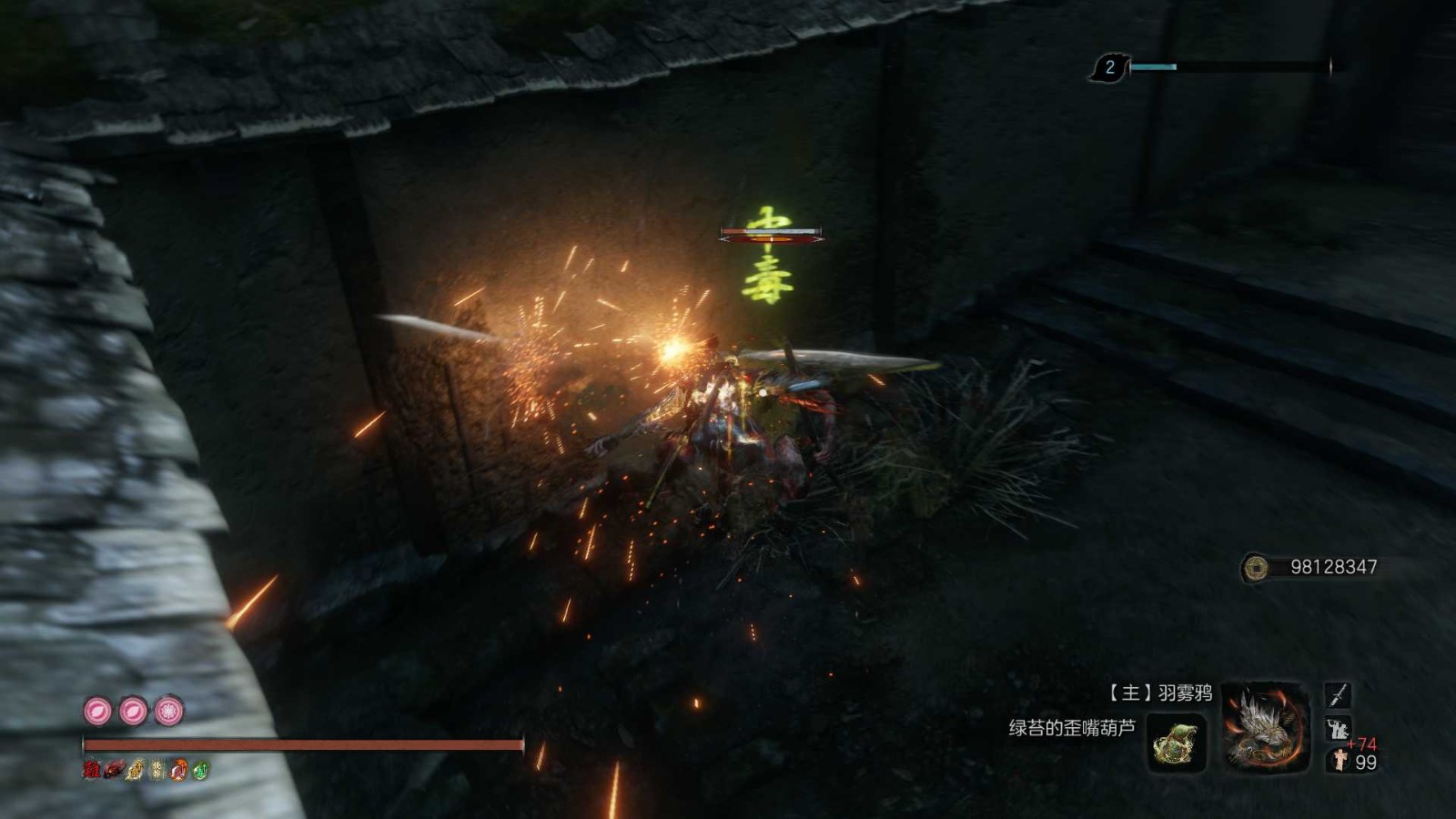Click the spirit emblem paper figure icon
The height and width of the screenshot is (819, 1456).
click(1340, 761)
